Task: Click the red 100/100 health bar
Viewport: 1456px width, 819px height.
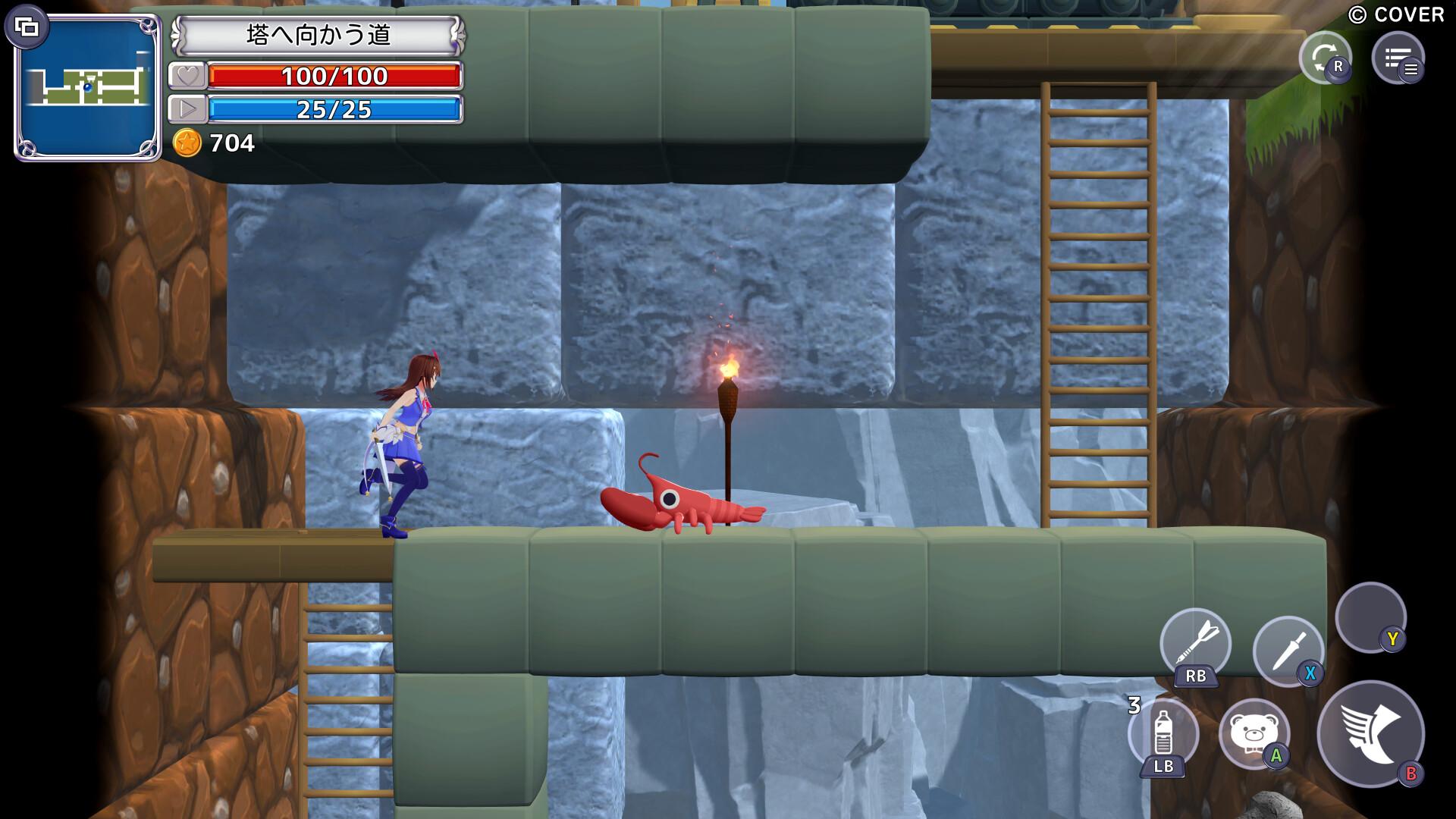Action: point(336,76)
